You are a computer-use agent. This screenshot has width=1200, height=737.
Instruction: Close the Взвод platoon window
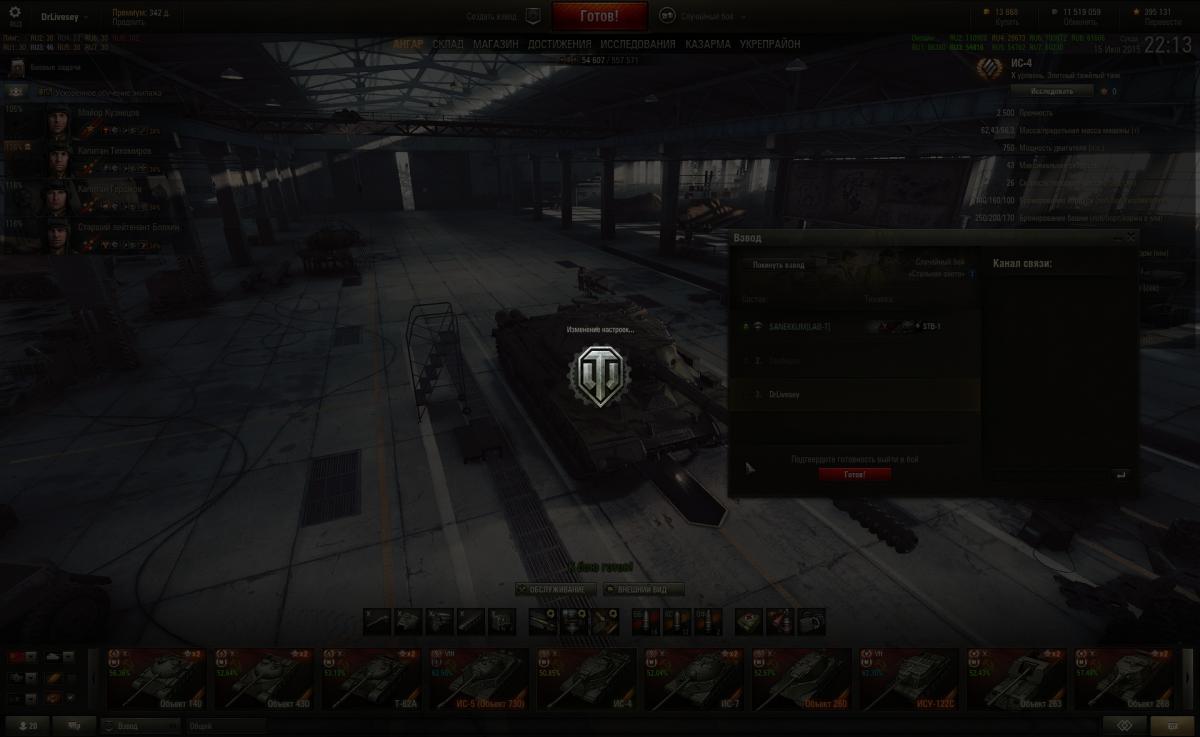1131,238
